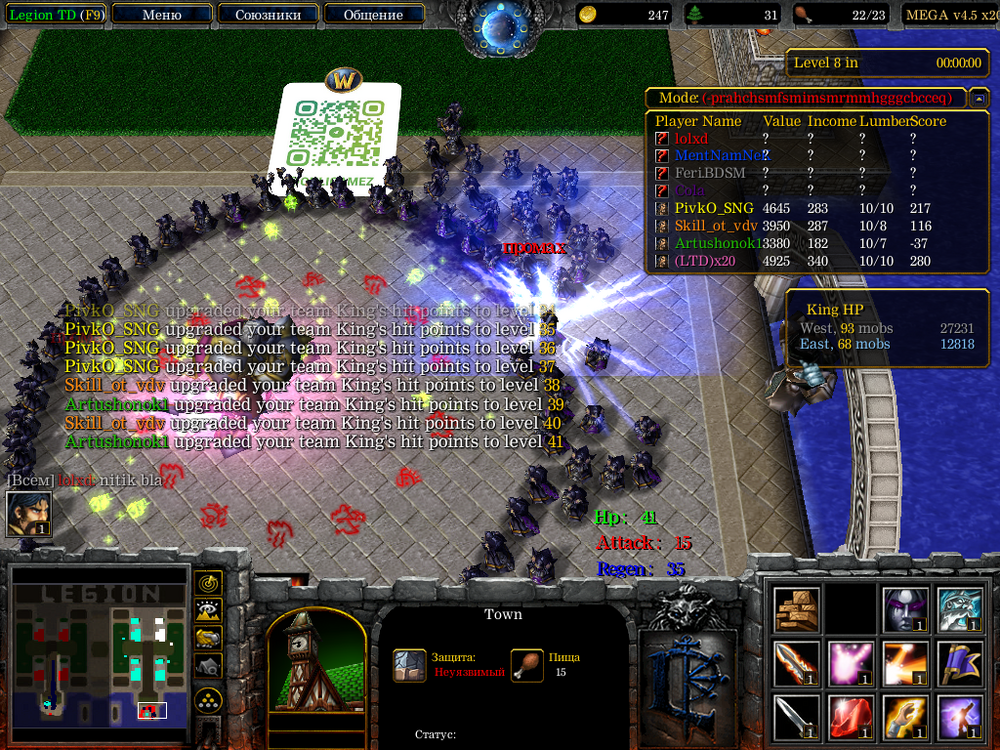This screenshot has height=750, width=1000.
Task: Use the flaming sword upgrade icon
Action: (796, 663)
